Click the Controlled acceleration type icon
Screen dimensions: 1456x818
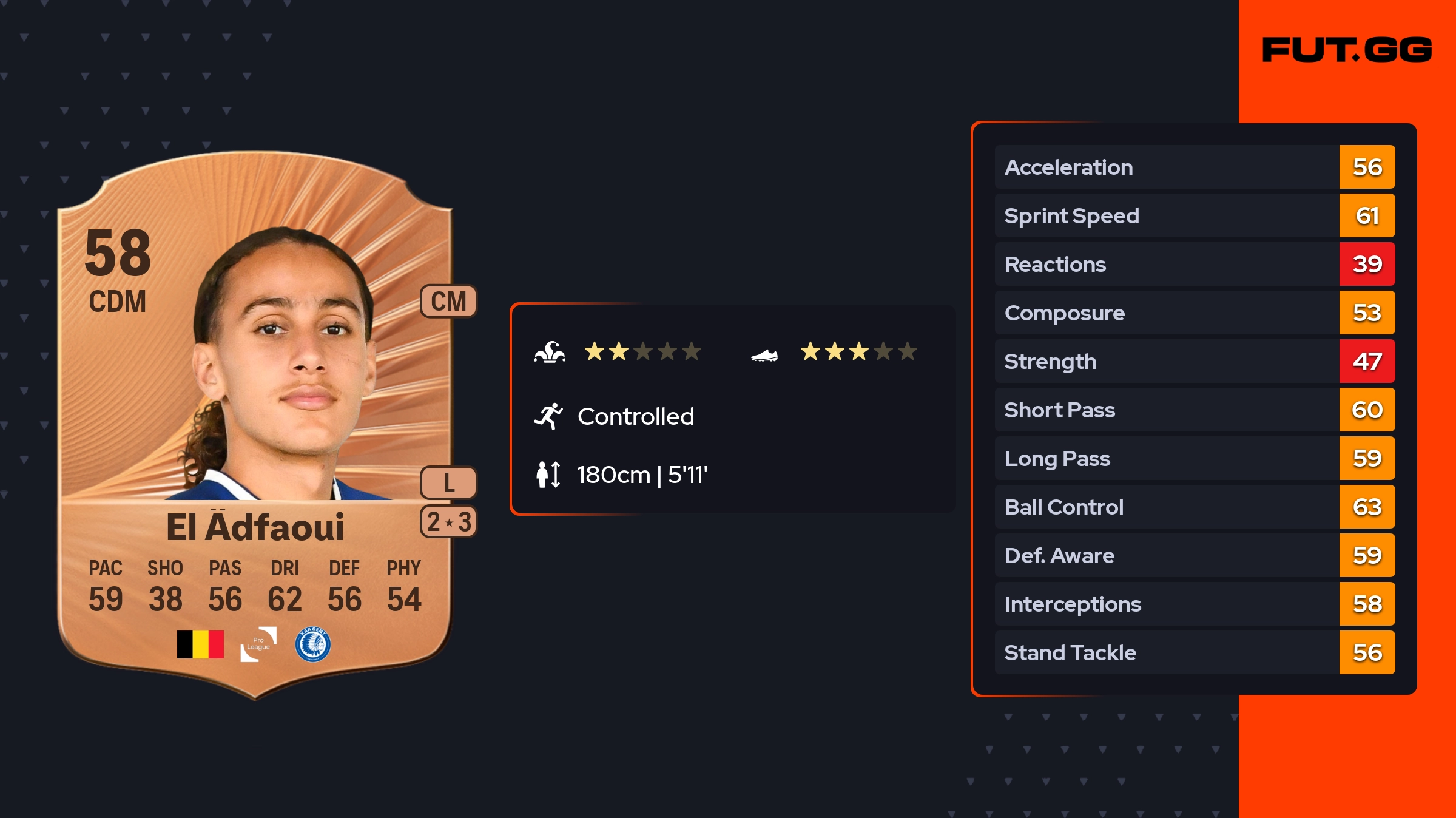[x=548, y=416]
